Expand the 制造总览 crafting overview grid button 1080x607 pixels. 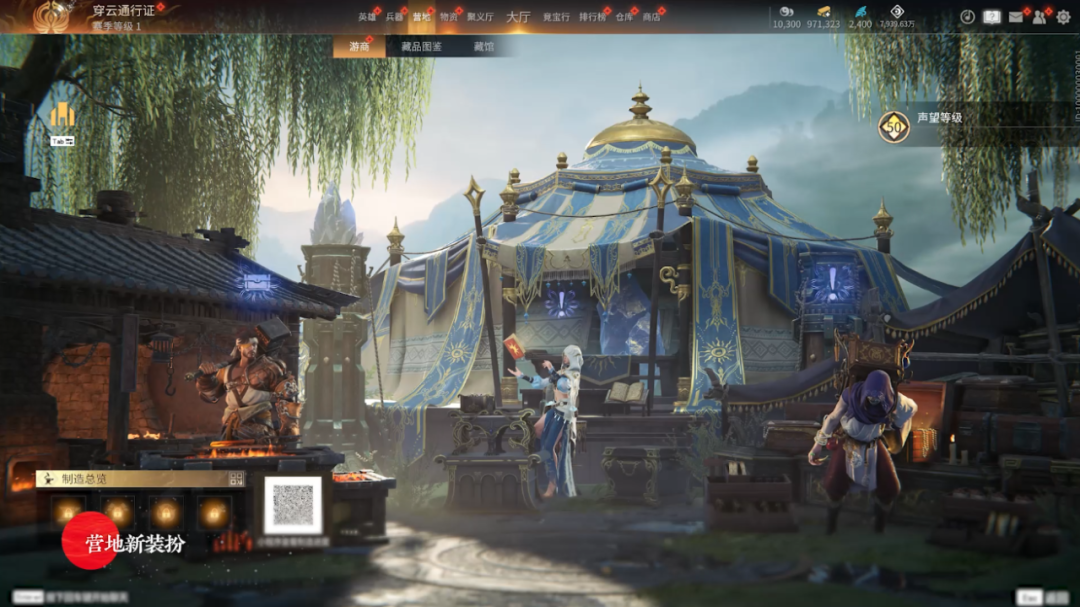tap(236, 479)
